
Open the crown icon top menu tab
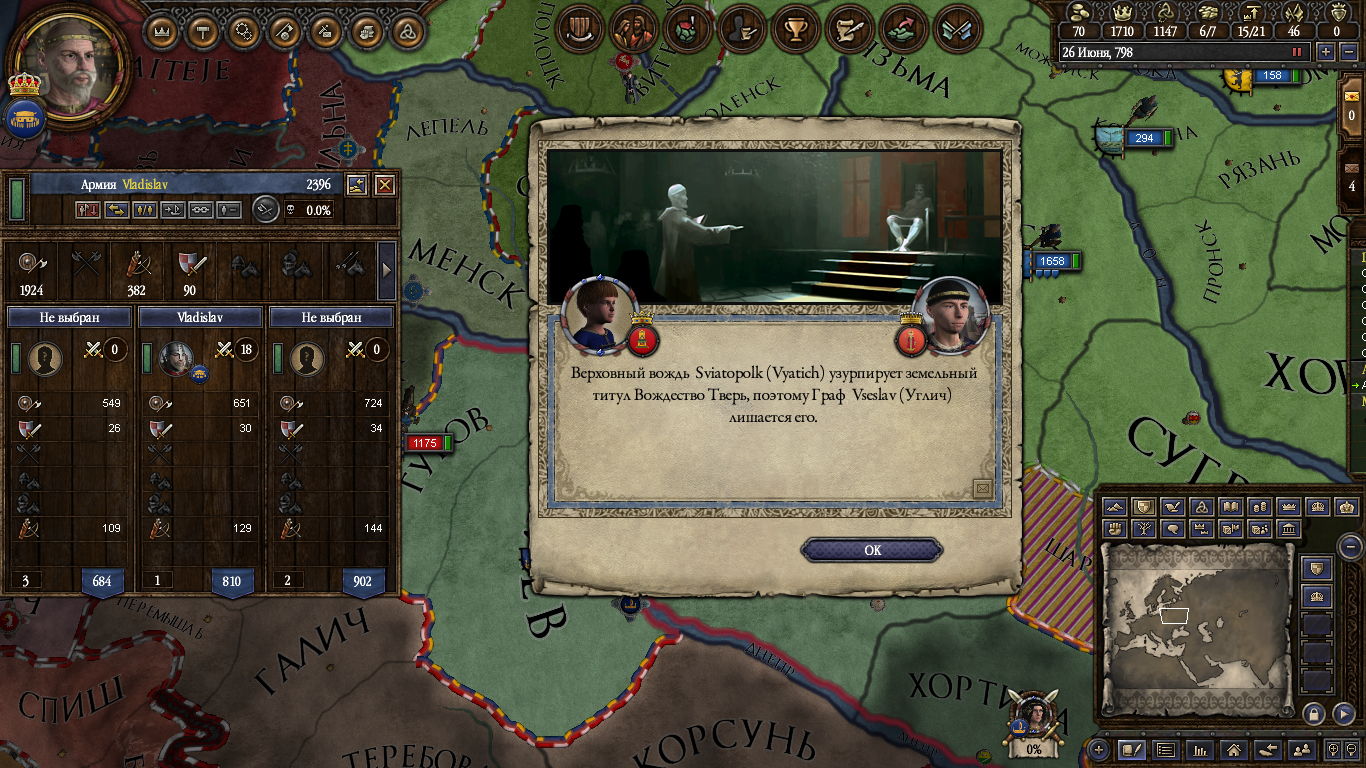(162, 31)
